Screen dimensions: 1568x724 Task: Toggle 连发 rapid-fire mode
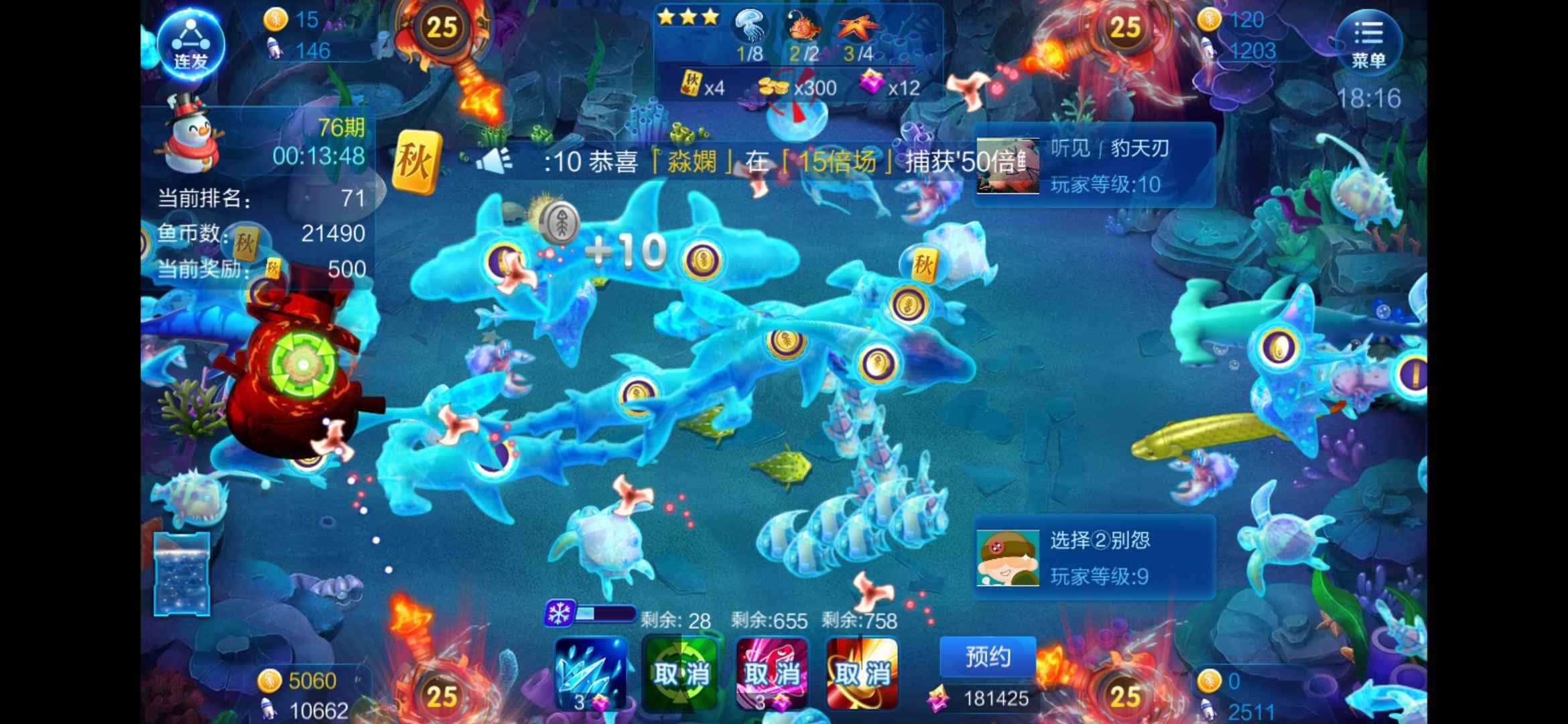pyautogui.click(x=191, y=44)
